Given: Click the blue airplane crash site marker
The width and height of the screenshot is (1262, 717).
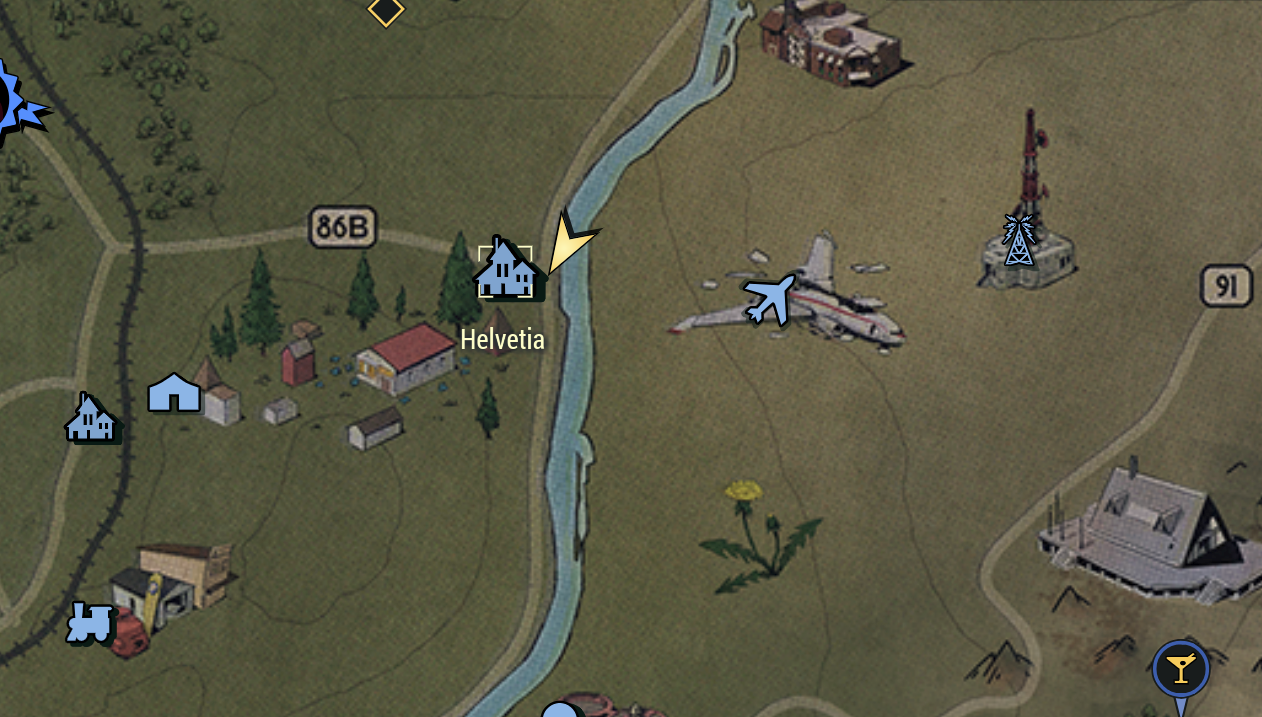Looking at the screenshot, I should [x=769, y=299].
